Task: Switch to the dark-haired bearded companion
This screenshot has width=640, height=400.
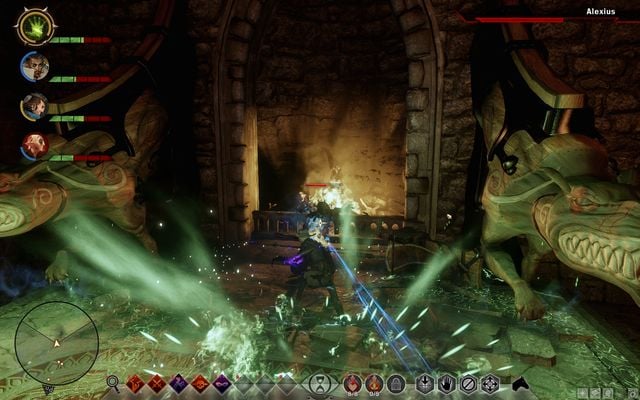Action: click(33, 106)
